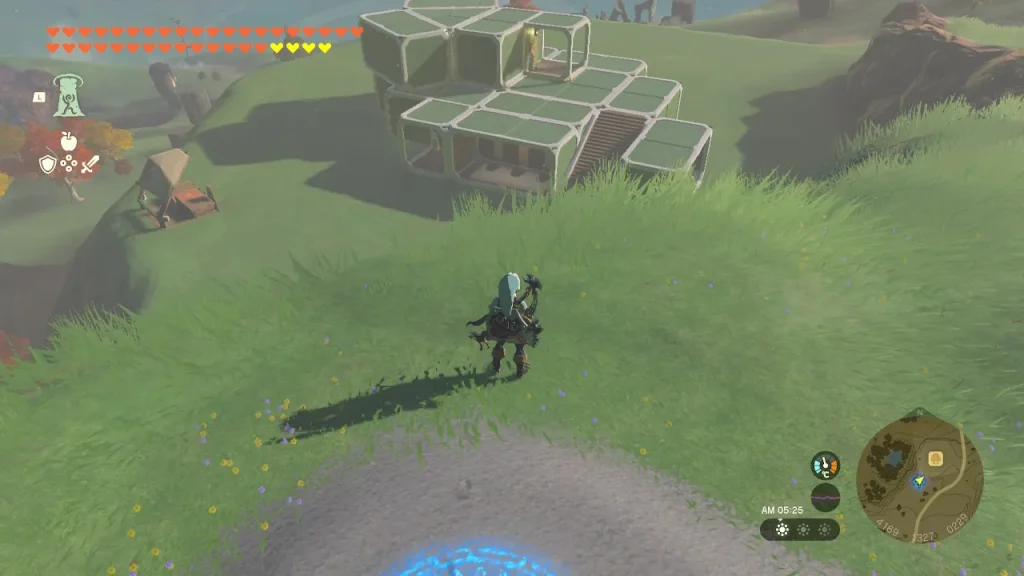This screenshot has width=1024, height=576.
Task: Check the temperature gauge icon
Action: tap(825, 465)
